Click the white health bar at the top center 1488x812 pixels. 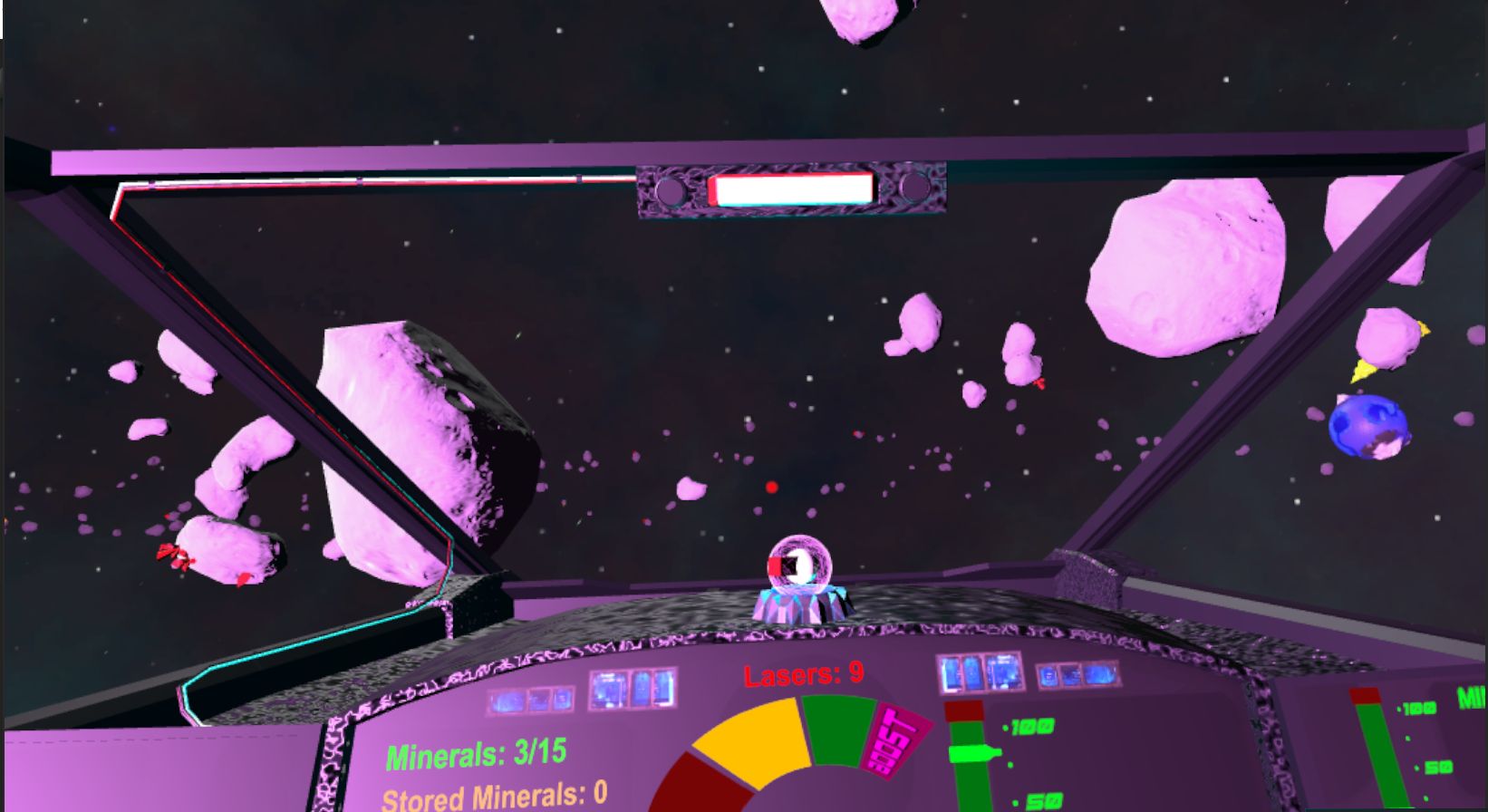point(792,189)
